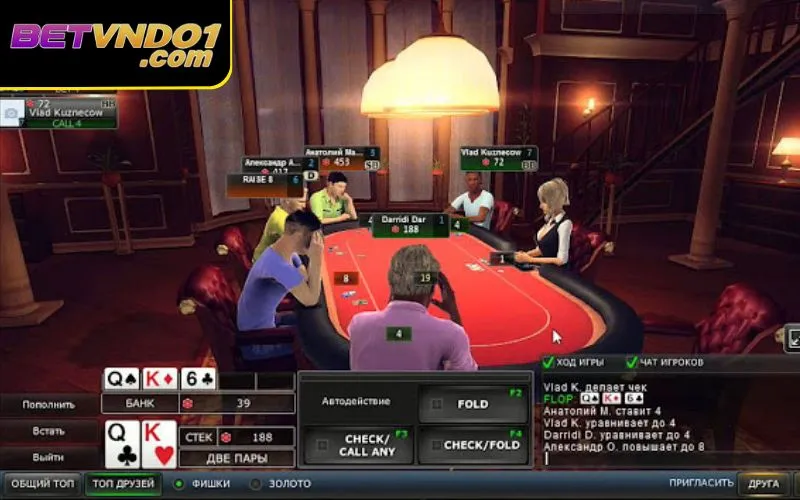
Task: Invite a friend with the ДРУГА button
Action: click(x=764, y=484)
